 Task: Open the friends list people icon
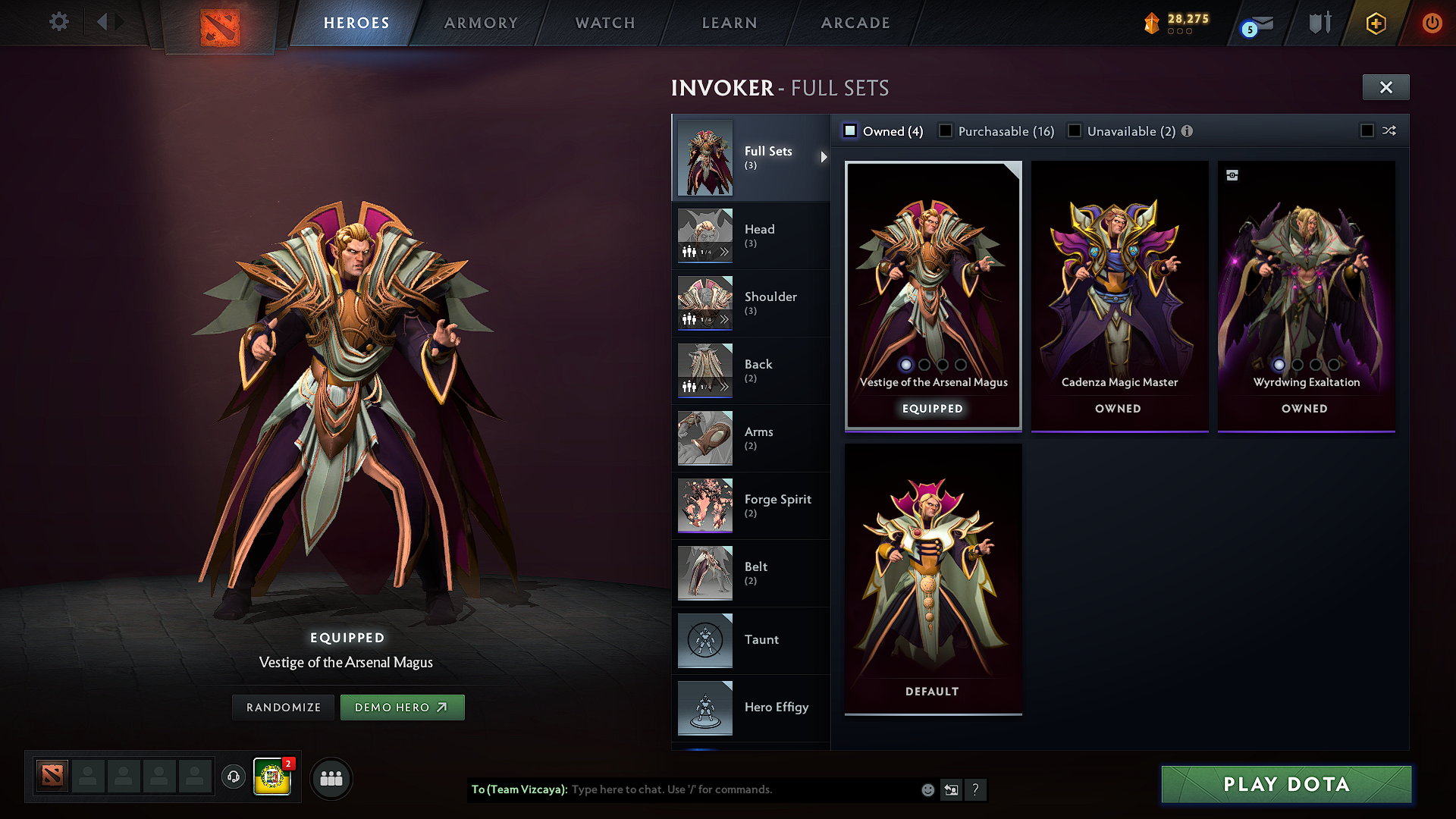(331, 778)
